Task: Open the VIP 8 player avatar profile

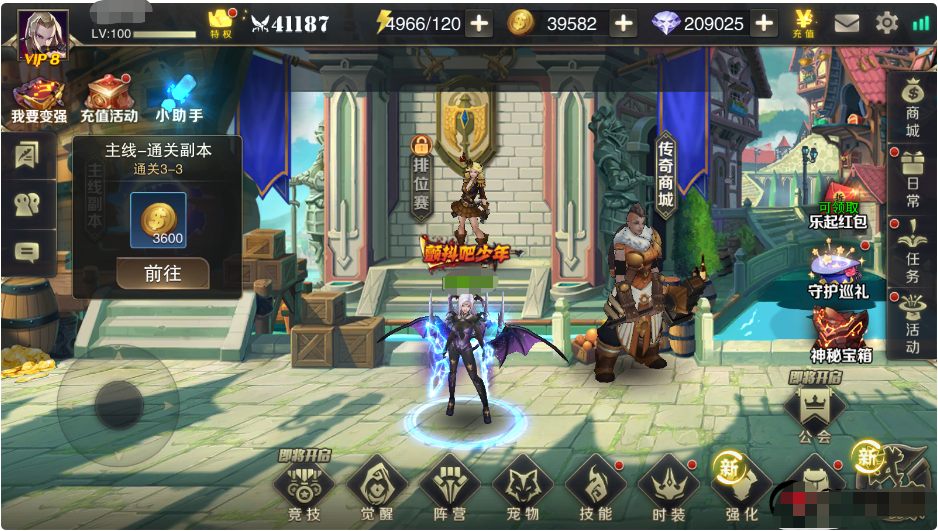Action: (42, 40)
